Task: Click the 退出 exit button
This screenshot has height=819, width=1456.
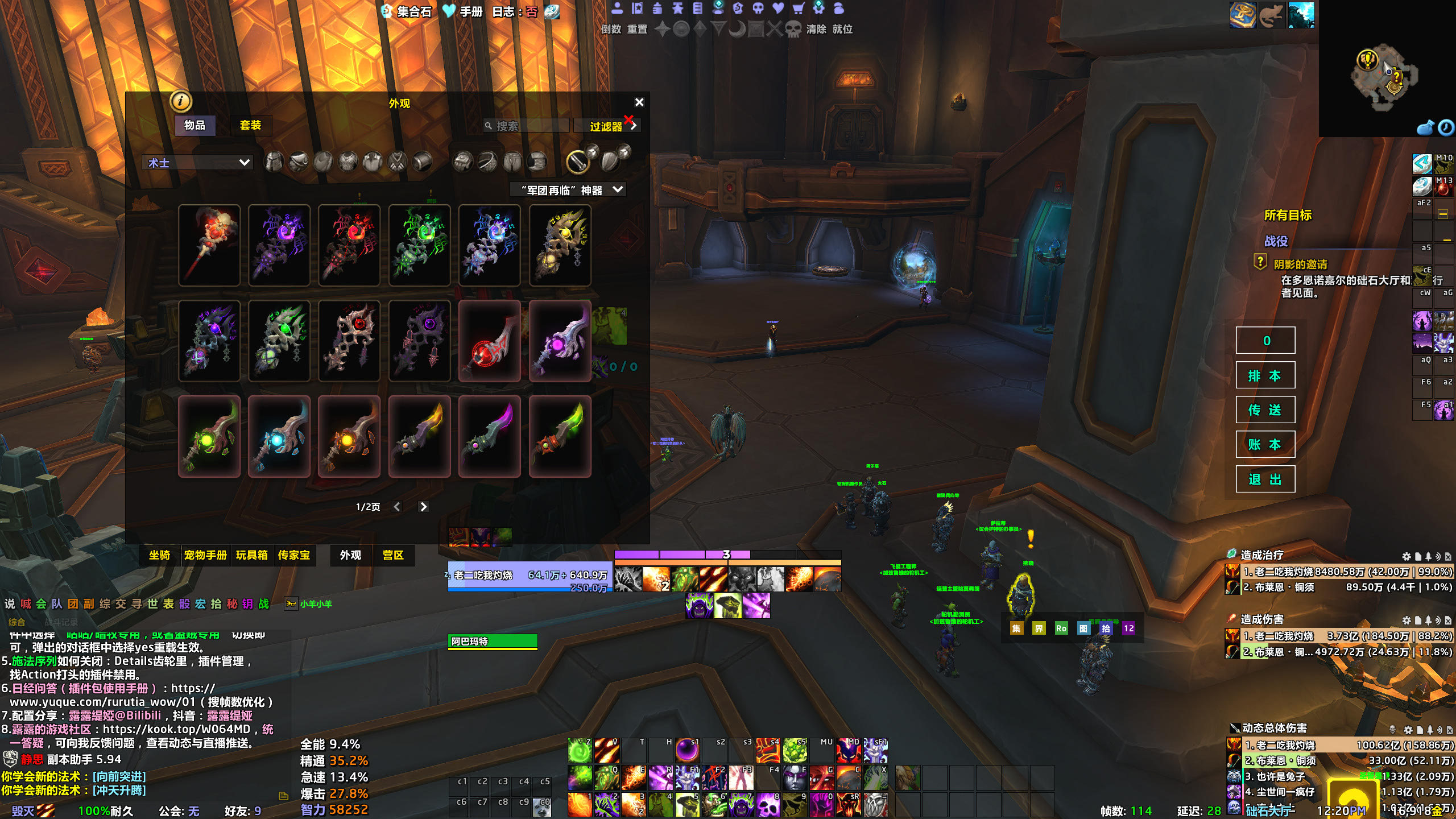Action: point(1265,479)
